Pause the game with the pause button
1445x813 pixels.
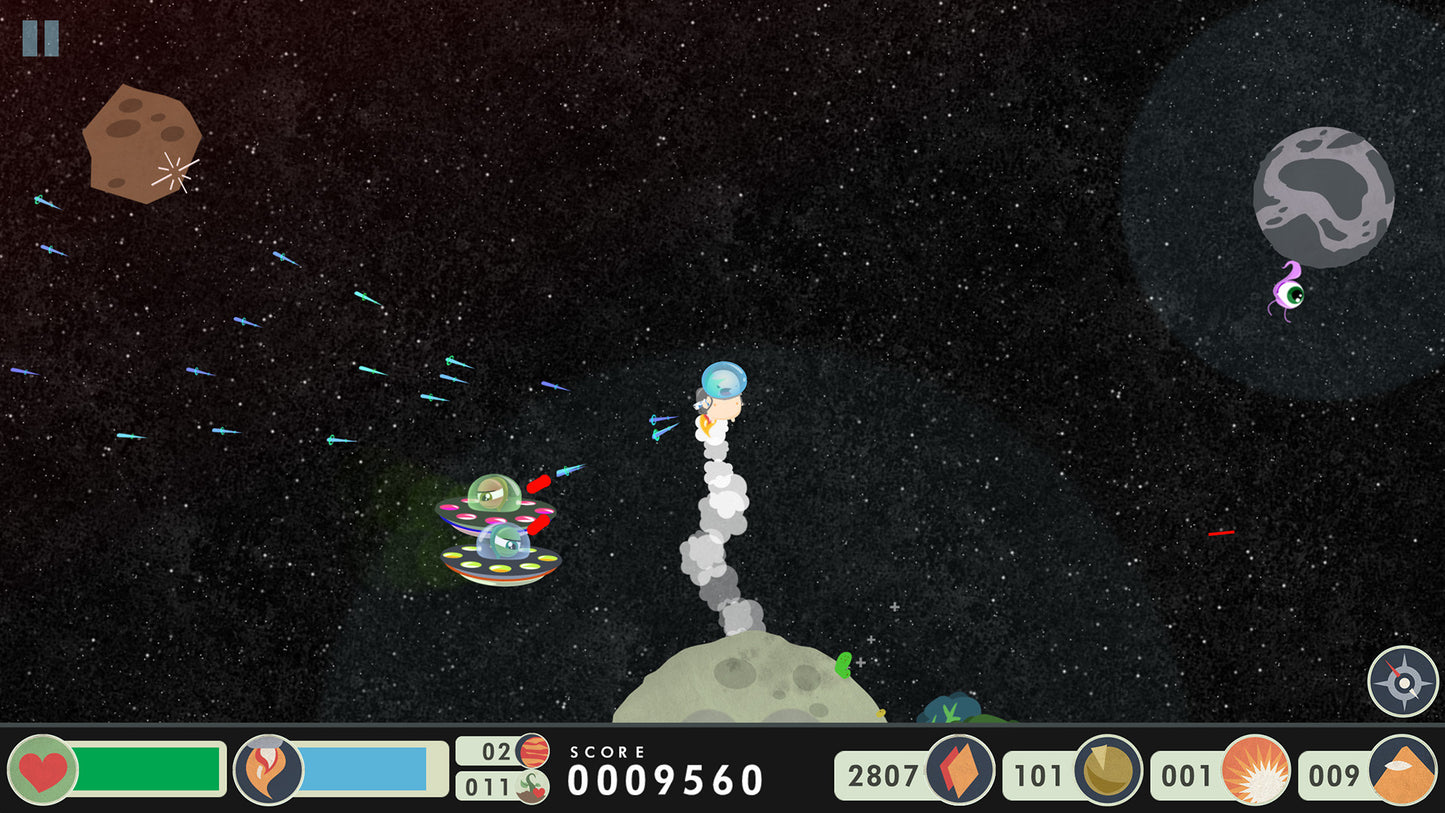(x=41, y=39)
